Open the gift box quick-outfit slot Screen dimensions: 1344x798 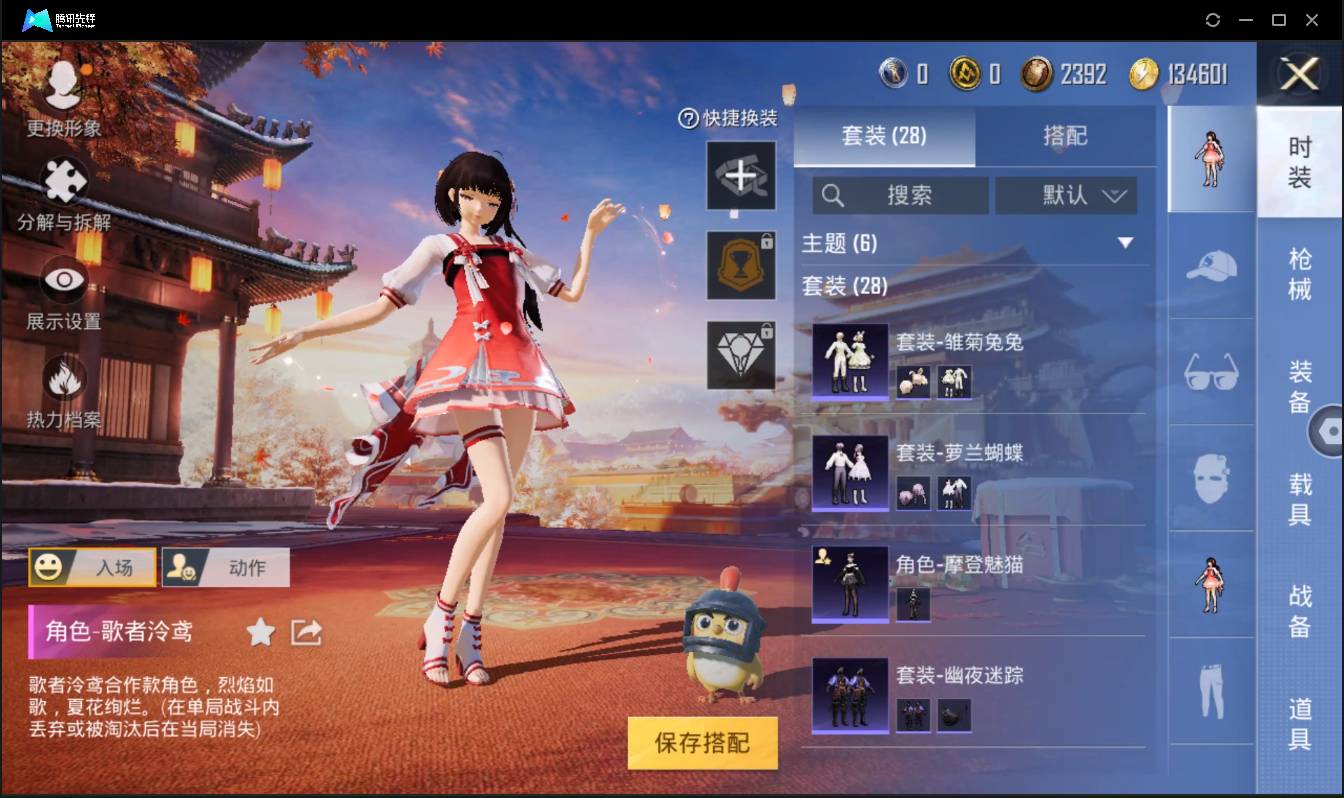[741, 175]
